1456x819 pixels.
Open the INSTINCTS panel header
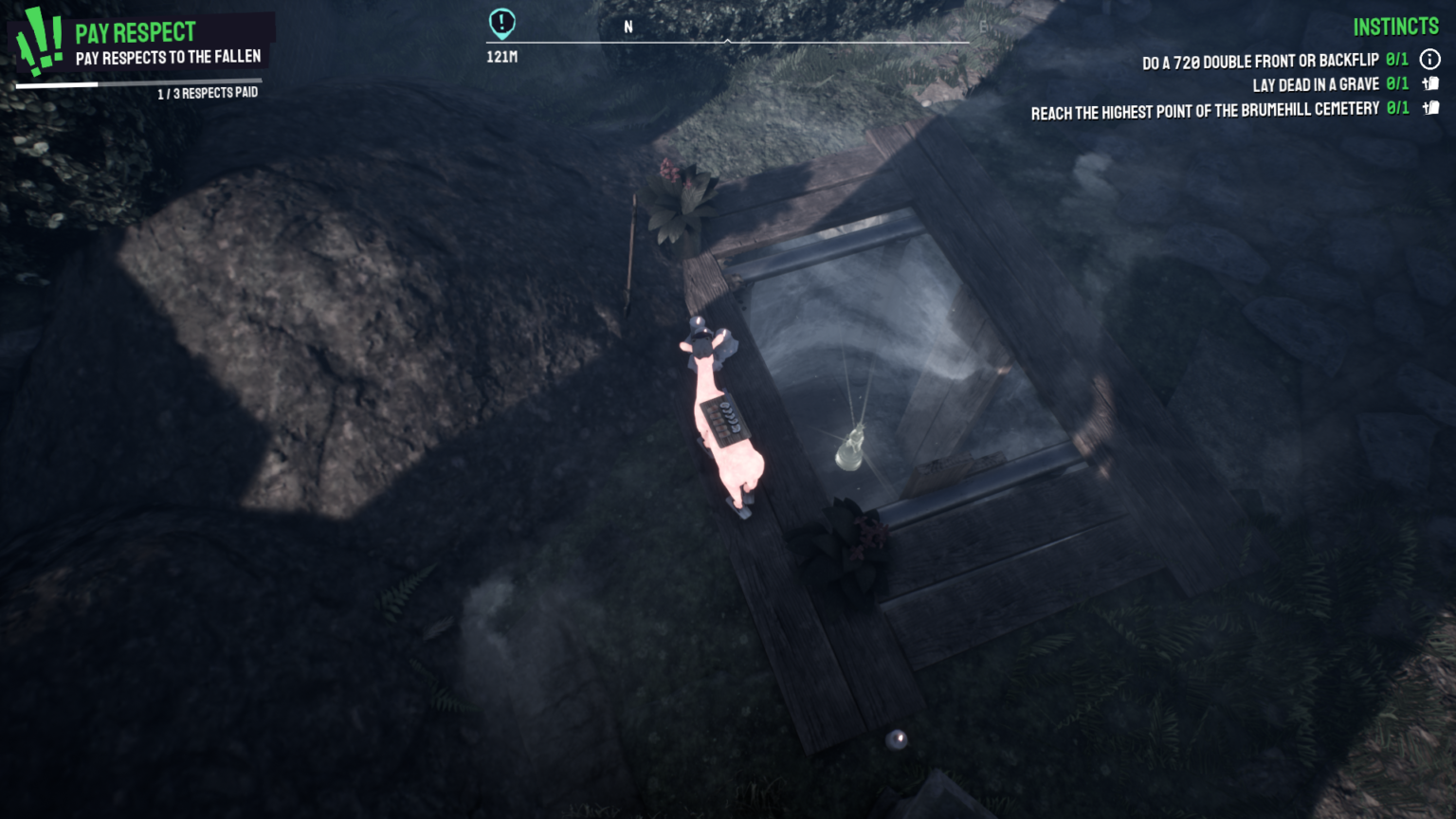coord(1395,26)
